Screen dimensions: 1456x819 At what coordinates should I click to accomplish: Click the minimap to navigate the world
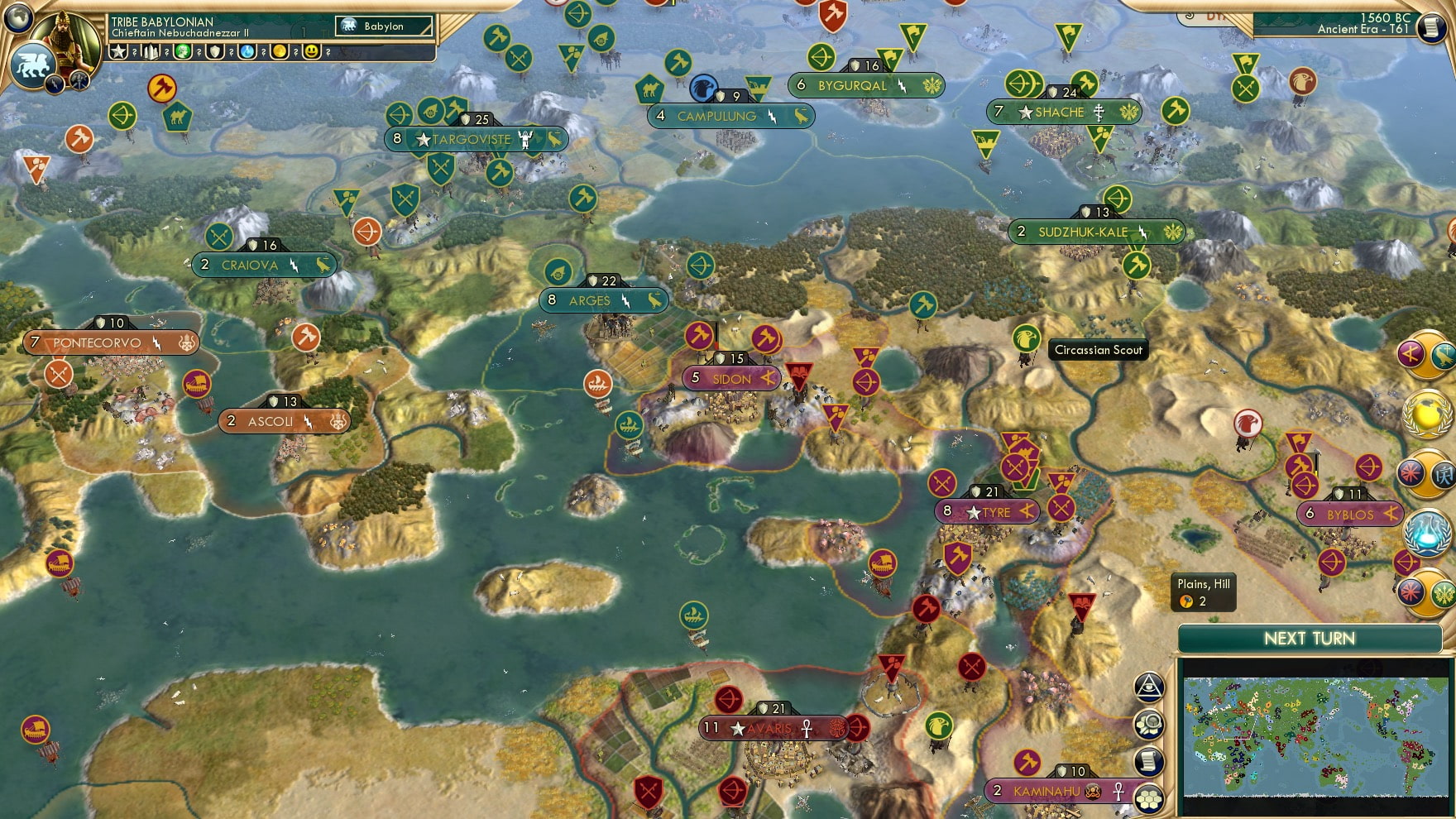(x=1315, y=736)
